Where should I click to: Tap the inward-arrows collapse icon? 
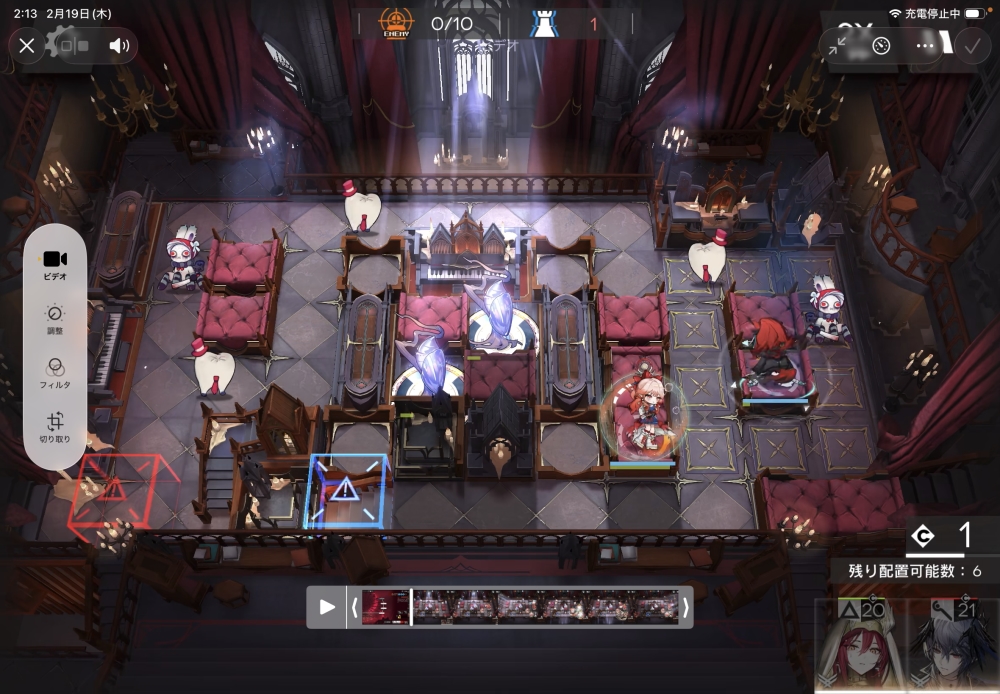pos(838,46)
